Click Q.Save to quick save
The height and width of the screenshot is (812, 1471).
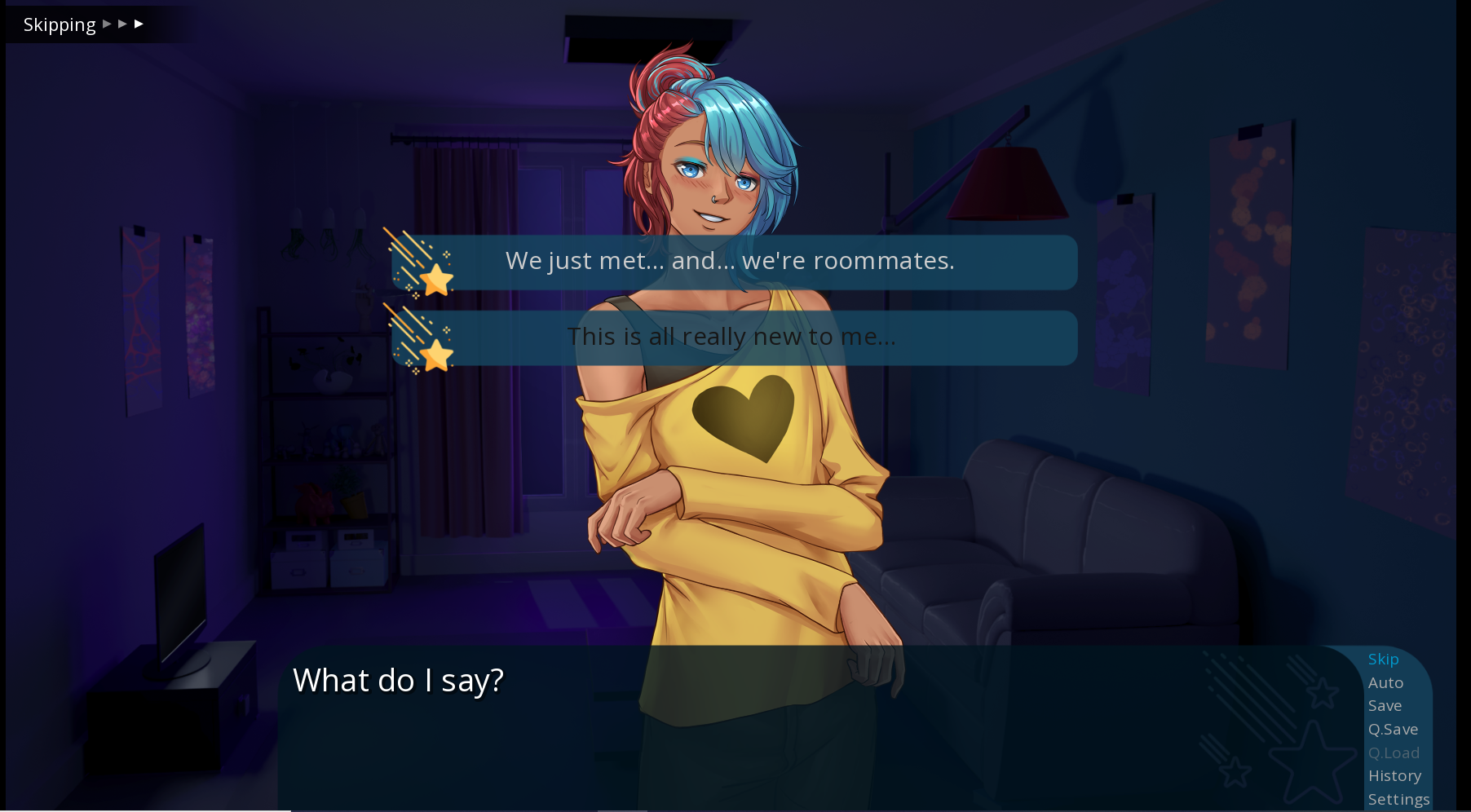[1393, 729]
